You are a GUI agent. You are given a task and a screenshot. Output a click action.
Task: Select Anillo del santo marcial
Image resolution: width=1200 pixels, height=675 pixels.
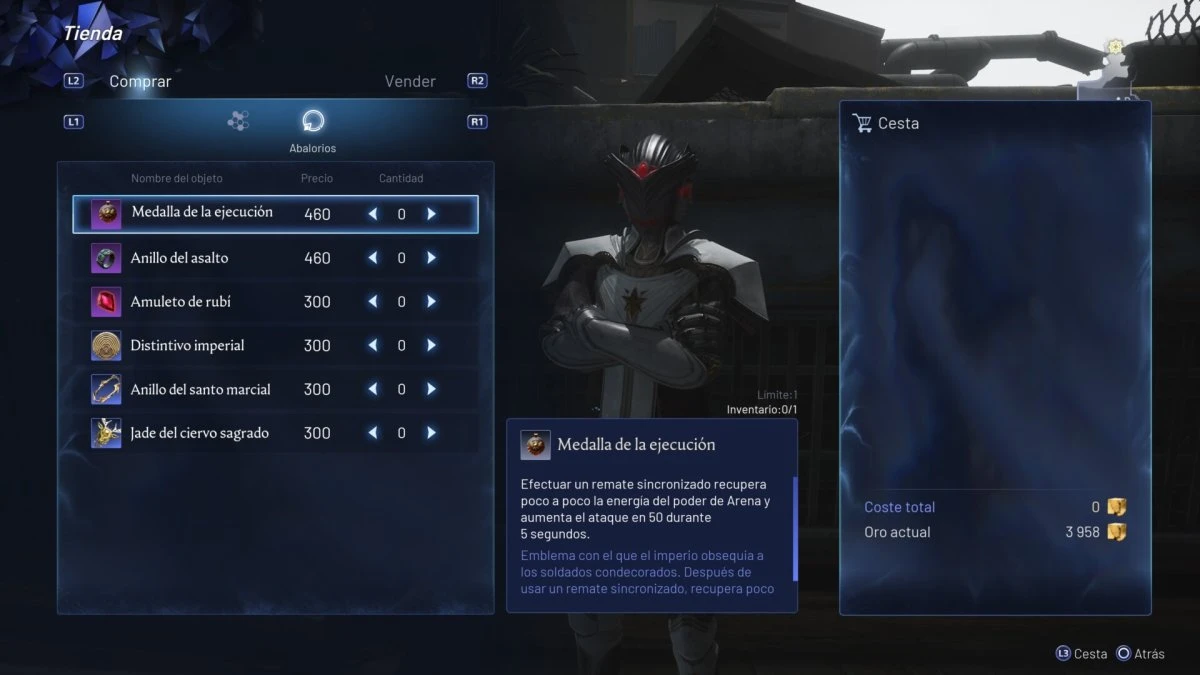[x=200, y=390]
